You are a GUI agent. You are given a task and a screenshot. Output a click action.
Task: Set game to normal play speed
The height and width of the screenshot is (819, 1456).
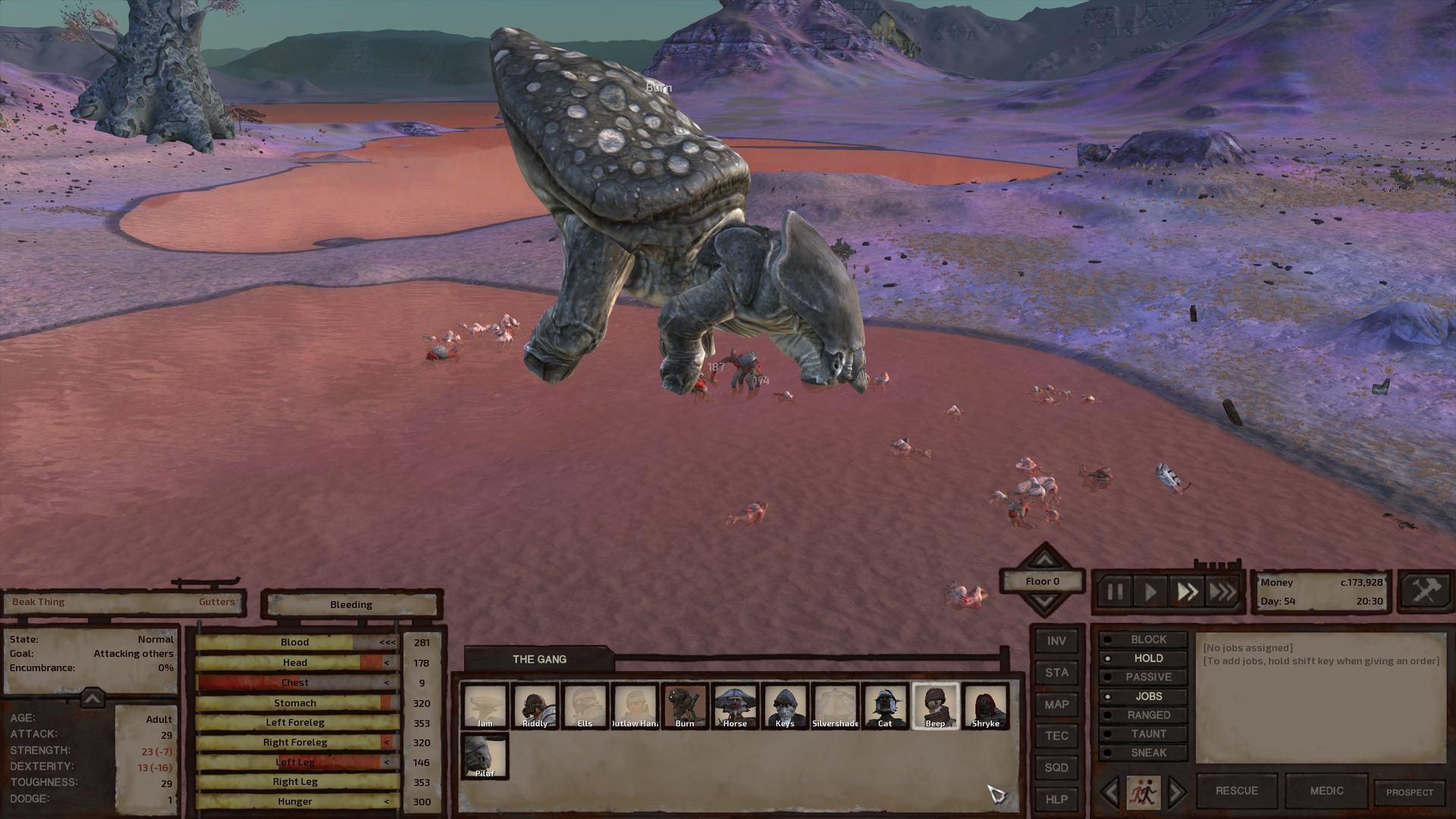point(1150,591)
